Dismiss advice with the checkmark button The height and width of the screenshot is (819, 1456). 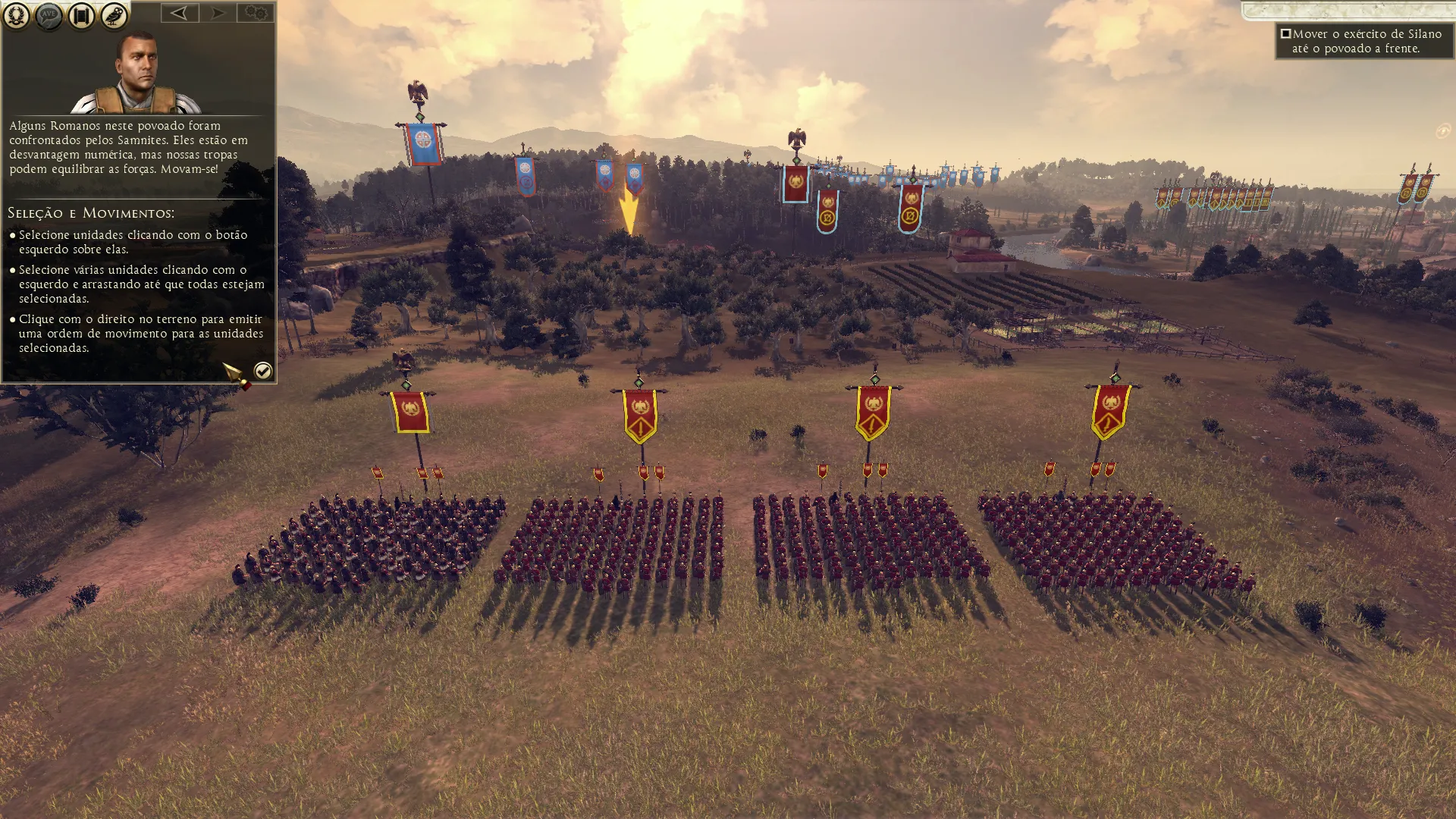click(262, 371)
